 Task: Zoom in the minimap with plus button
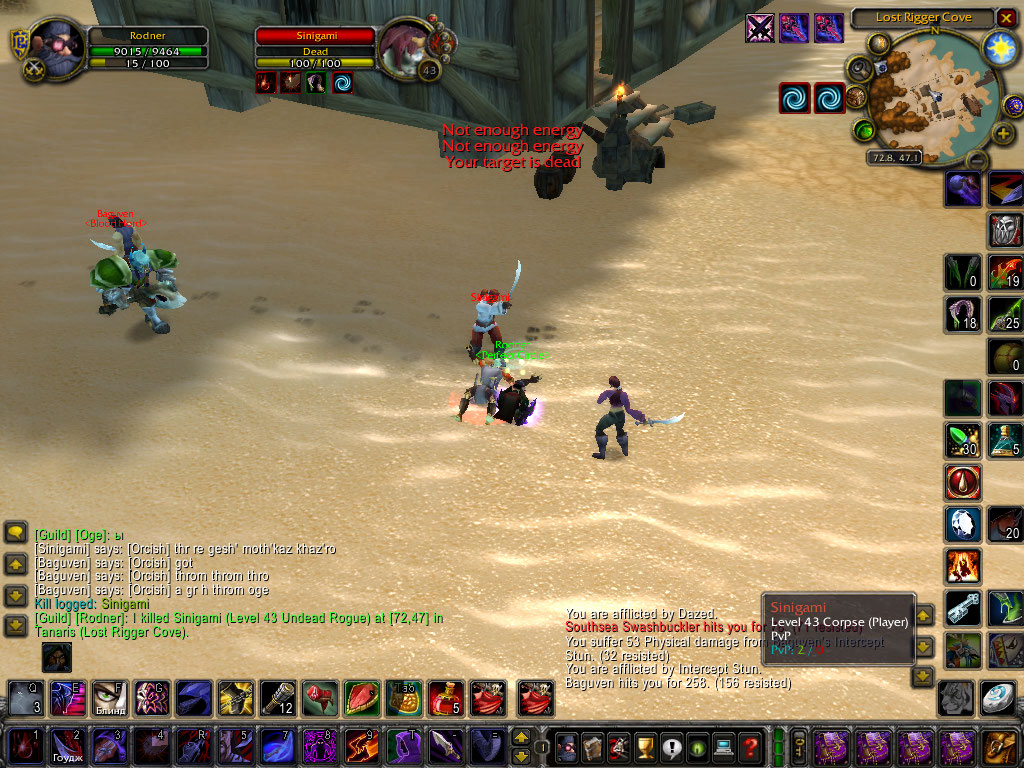pyautogui.click(x=1003, y=133)
